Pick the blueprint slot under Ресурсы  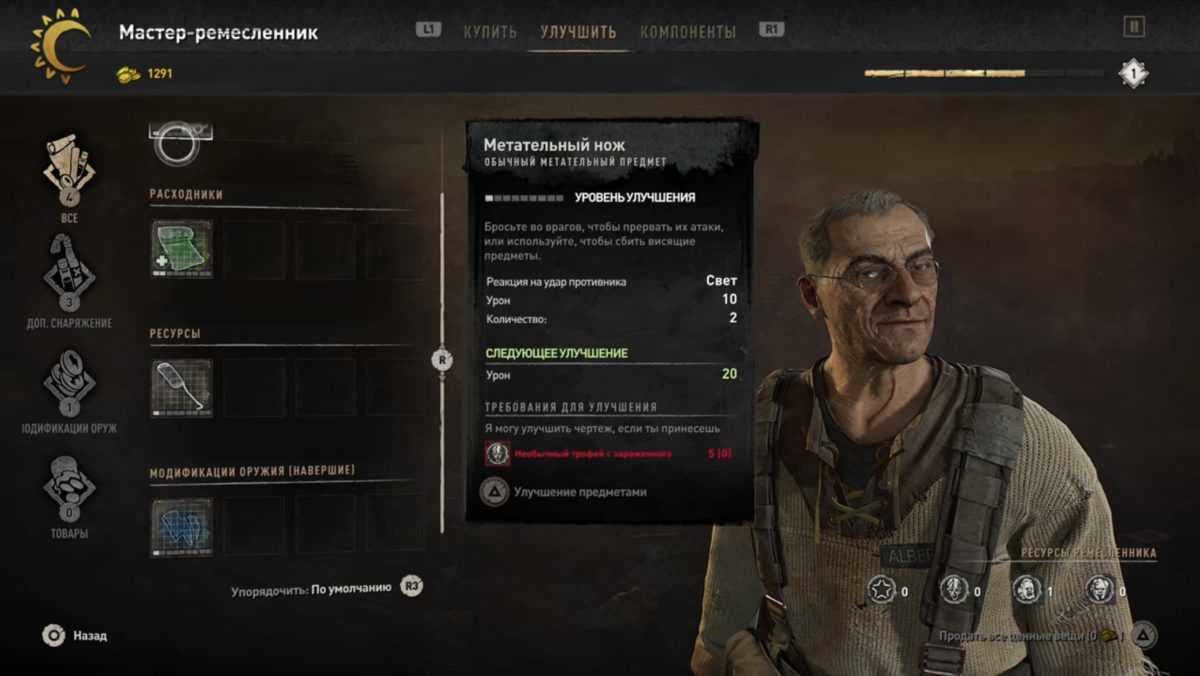182,387
